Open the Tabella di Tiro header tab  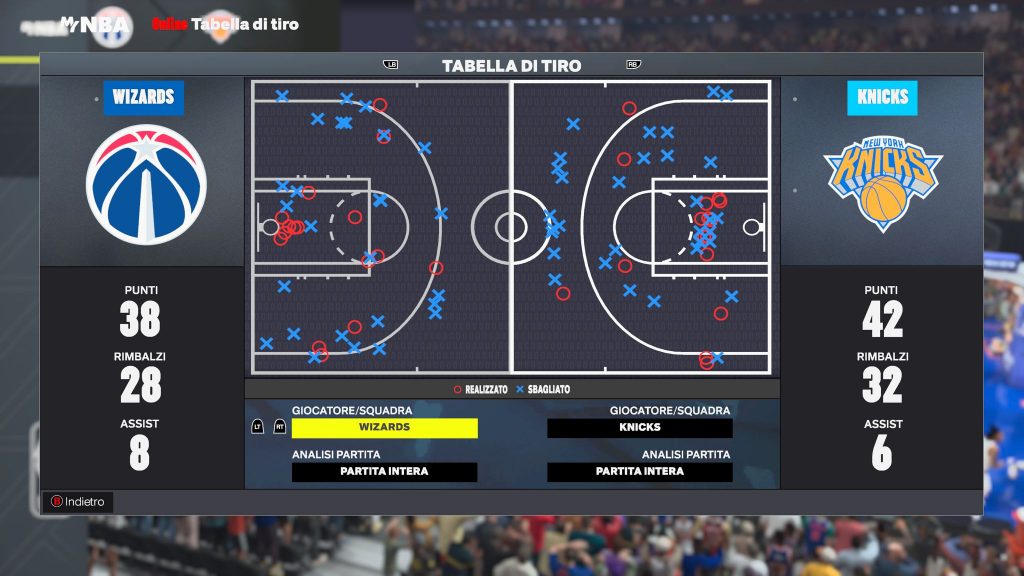511,66
